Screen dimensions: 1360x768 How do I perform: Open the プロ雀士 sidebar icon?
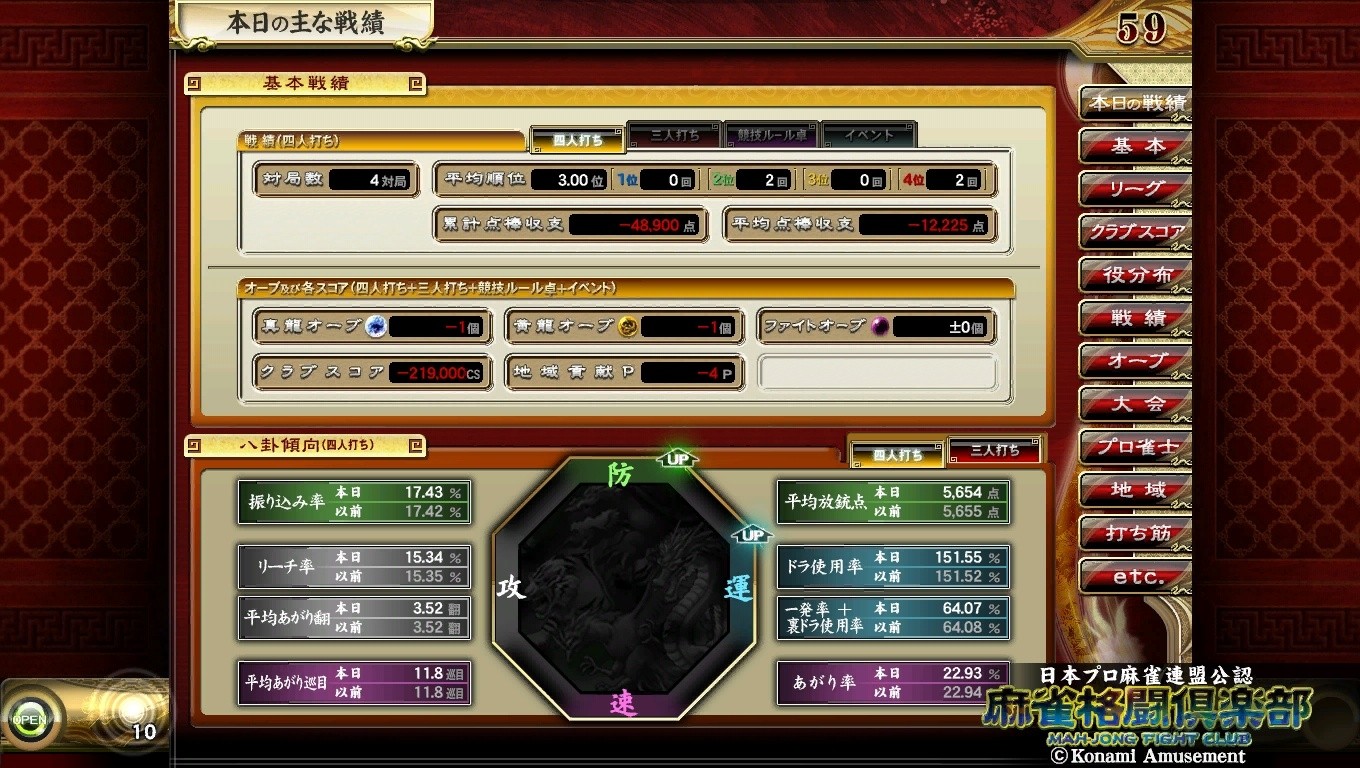point(1135,447)
